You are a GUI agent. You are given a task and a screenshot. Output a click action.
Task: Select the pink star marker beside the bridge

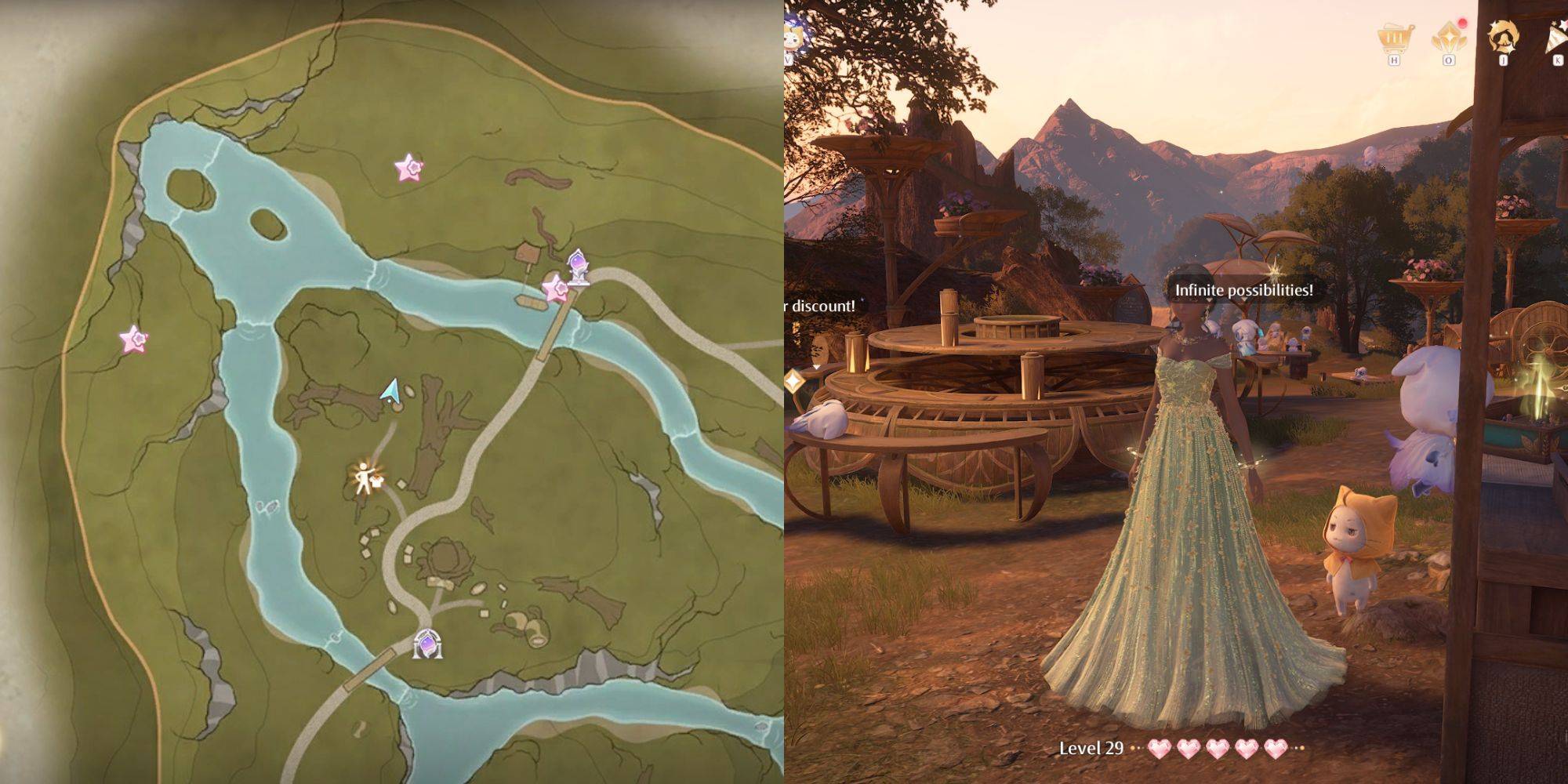[x=556, y=289]
